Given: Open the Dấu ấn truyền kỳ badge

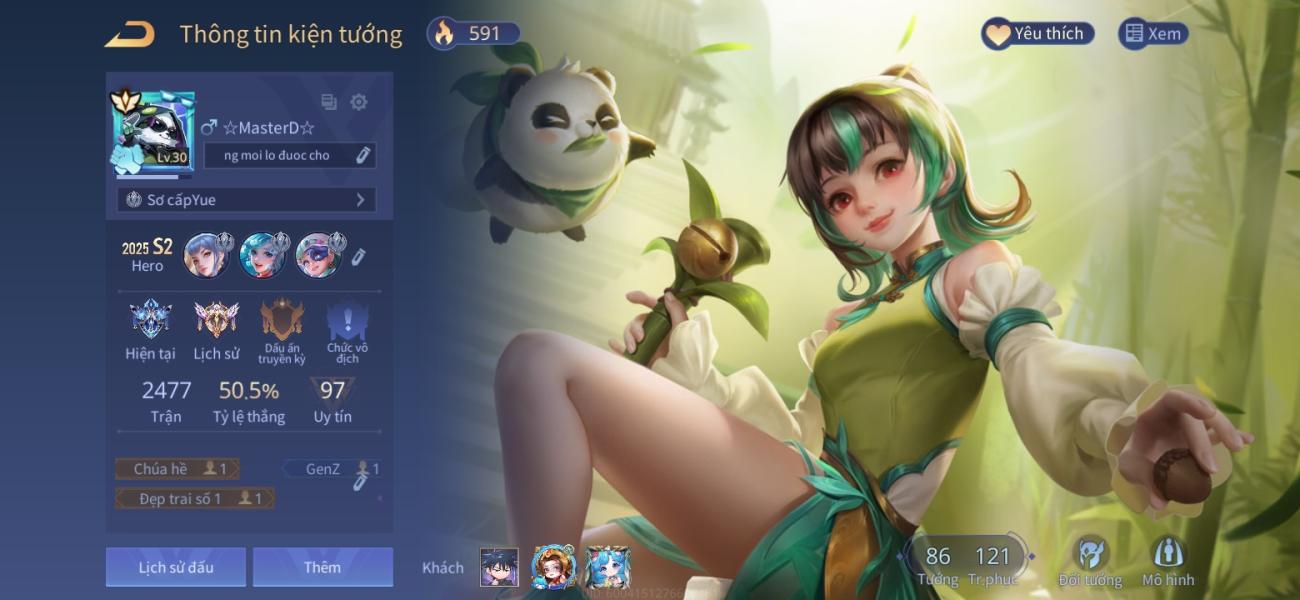Looking at the screenshot, I should pyautogui.click(x=281, y=329).
